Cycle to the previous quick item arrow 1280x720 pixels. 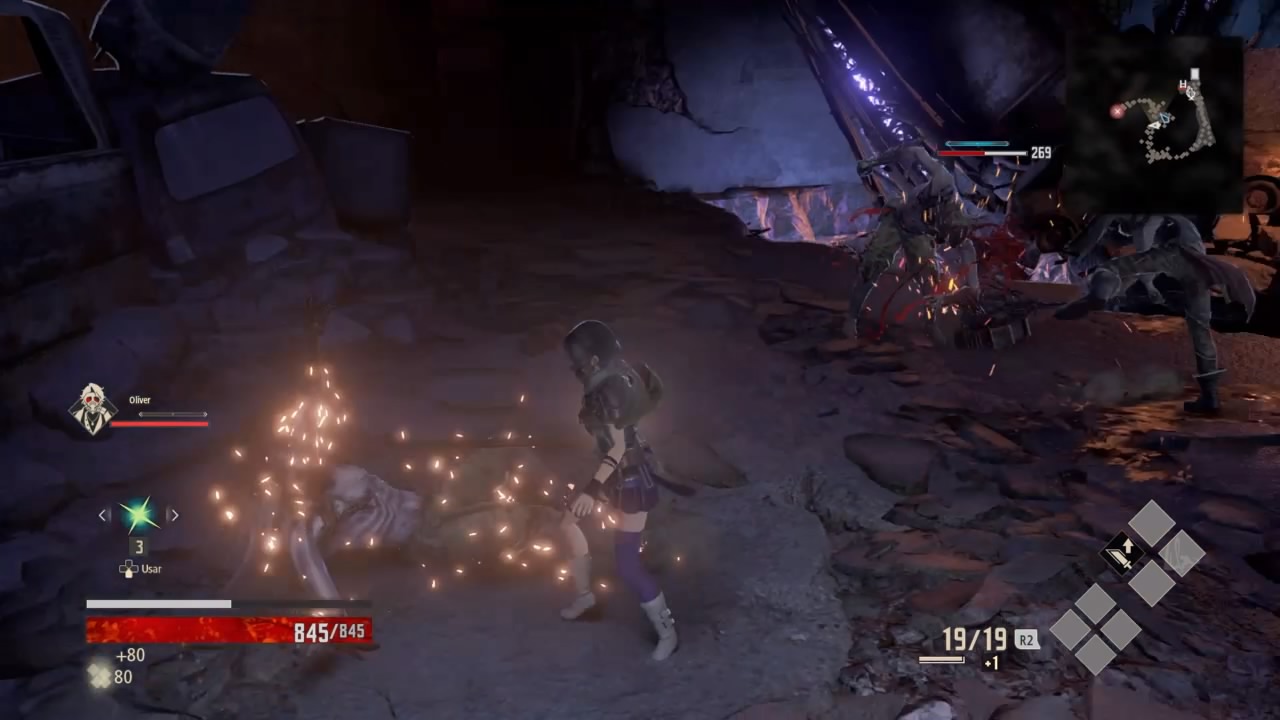point(104,515)
